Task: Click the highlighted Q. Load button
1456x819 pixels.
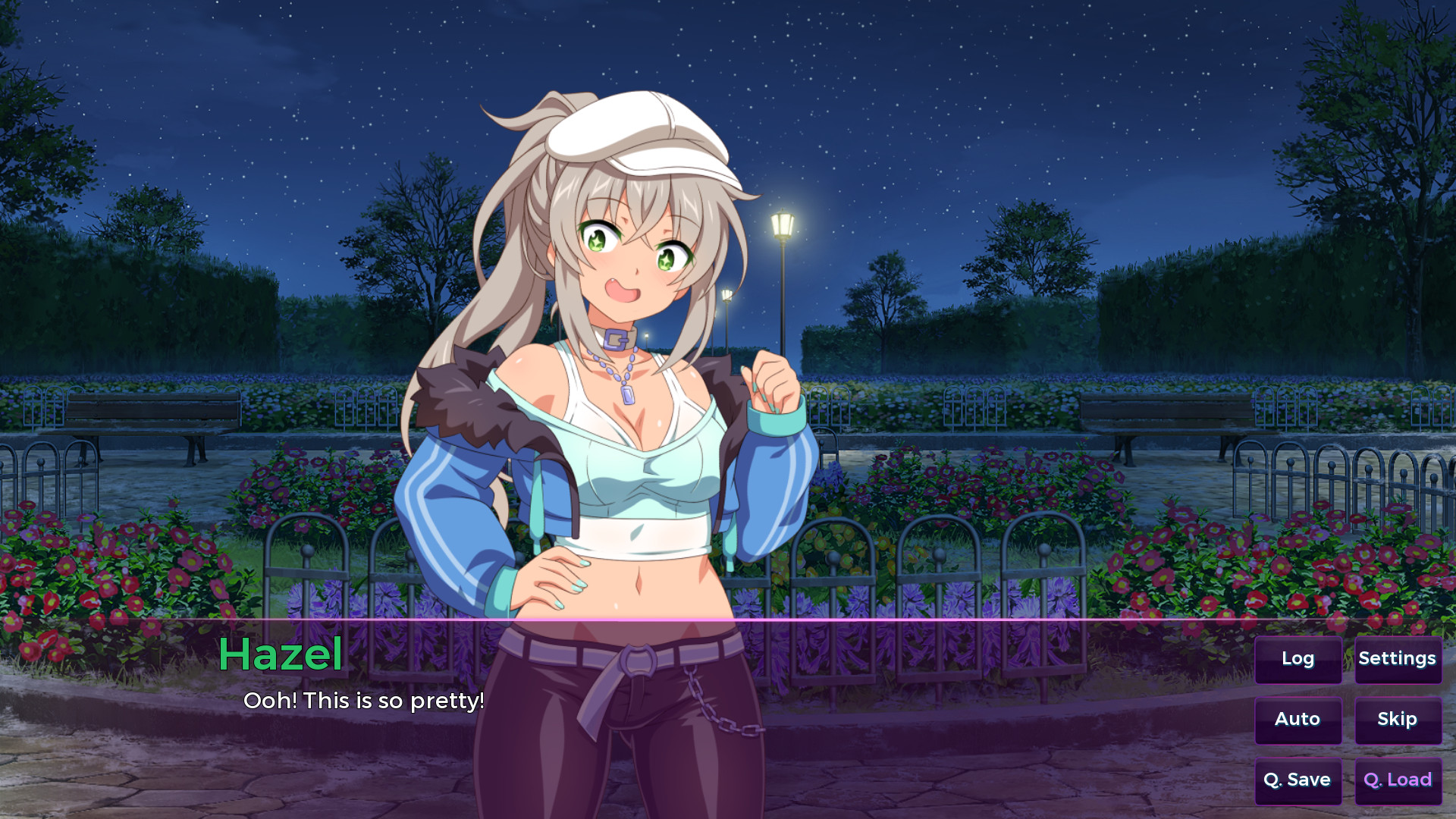Action: 1398,780
